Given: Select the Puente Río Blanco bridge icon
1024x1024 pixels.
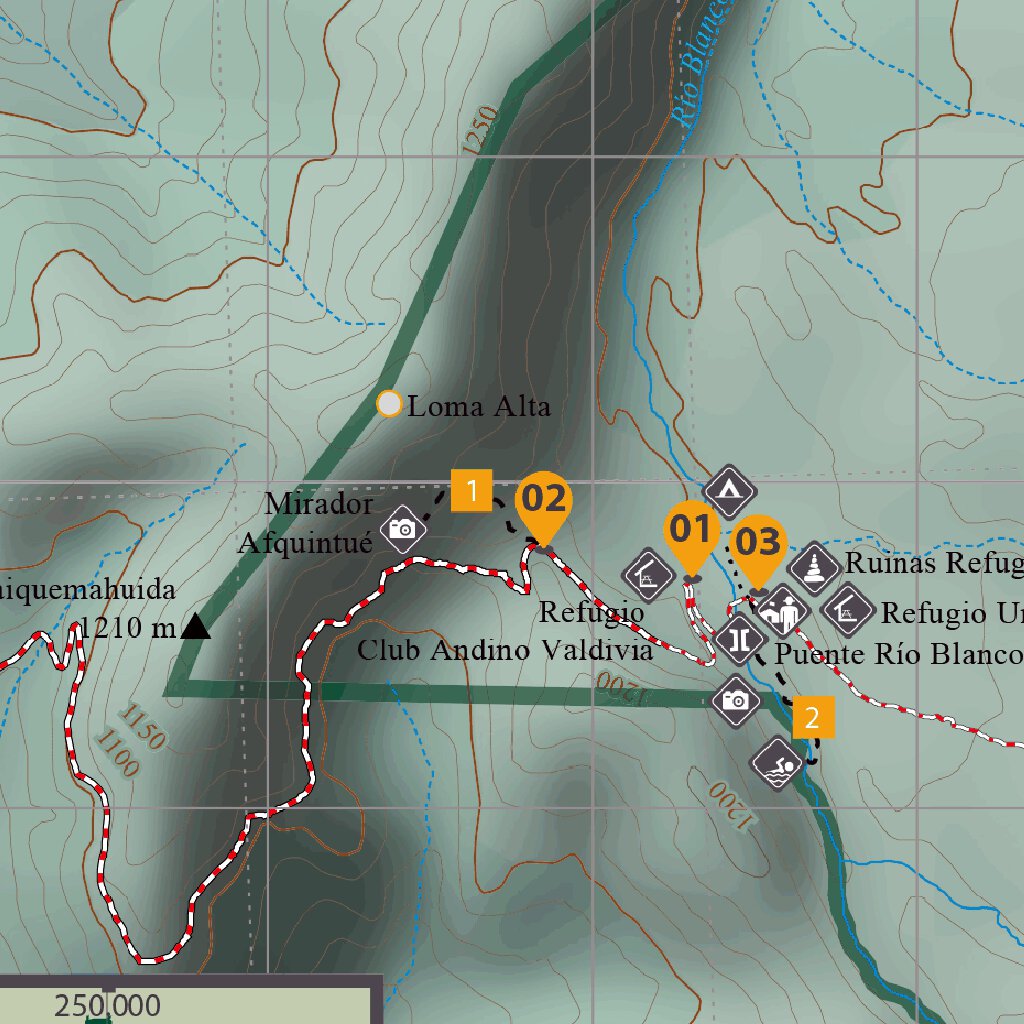Looking at the screenshot, I should click(x=739, y=638).
